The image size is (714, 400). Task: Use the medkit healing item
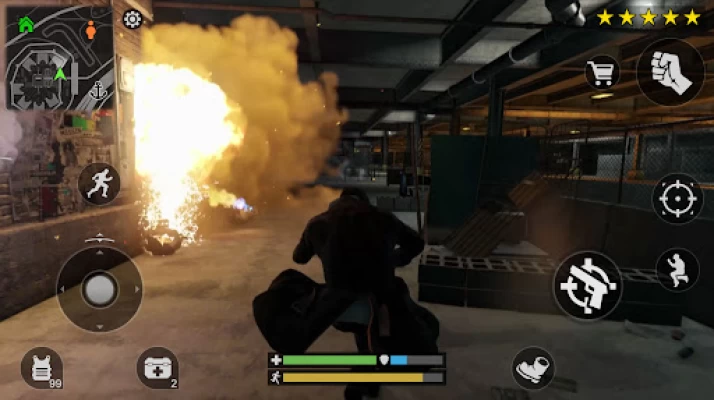coord(157,367)
